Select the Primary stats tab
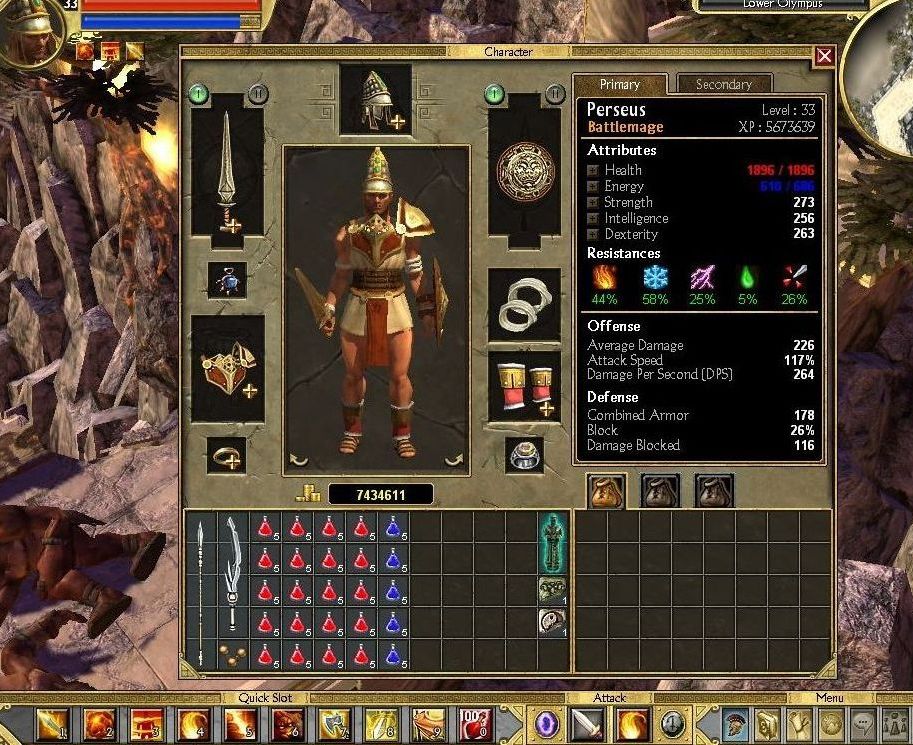This screenshot has width=913, height=745. (619, 85)
